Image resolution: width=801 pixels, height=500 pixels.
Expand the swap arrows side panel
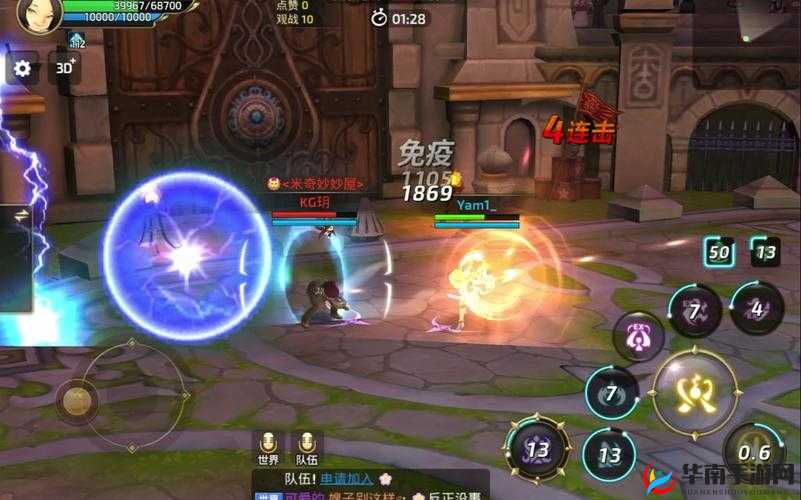point(21,215)
